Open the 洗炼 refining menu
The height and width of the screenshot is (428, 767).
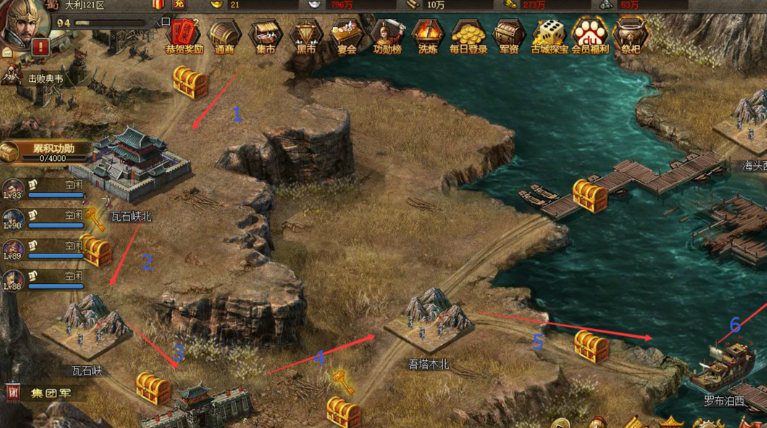[x=427, y=34]
